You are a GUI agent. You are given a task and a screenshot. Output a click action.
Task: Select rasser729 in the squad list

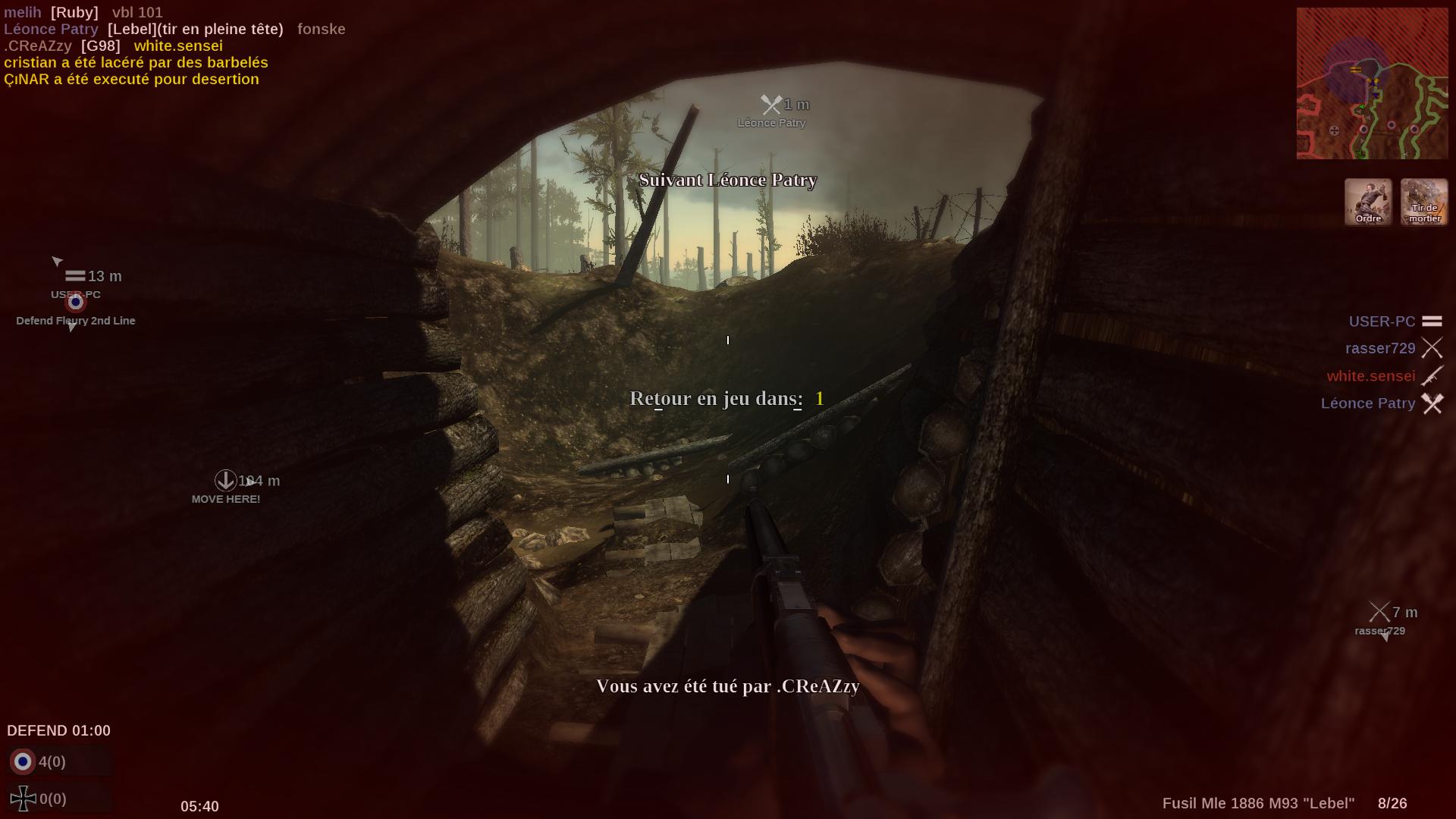point(1380,349)
